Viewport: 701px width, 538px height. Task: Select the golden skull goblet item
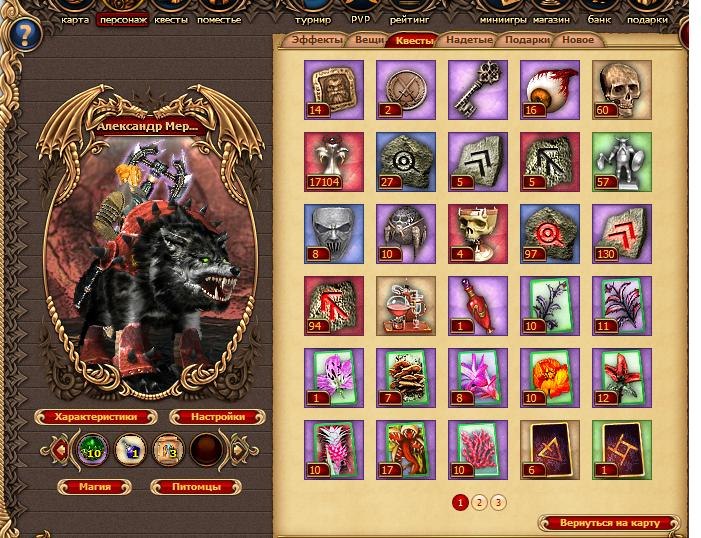(x=477, y=233)
